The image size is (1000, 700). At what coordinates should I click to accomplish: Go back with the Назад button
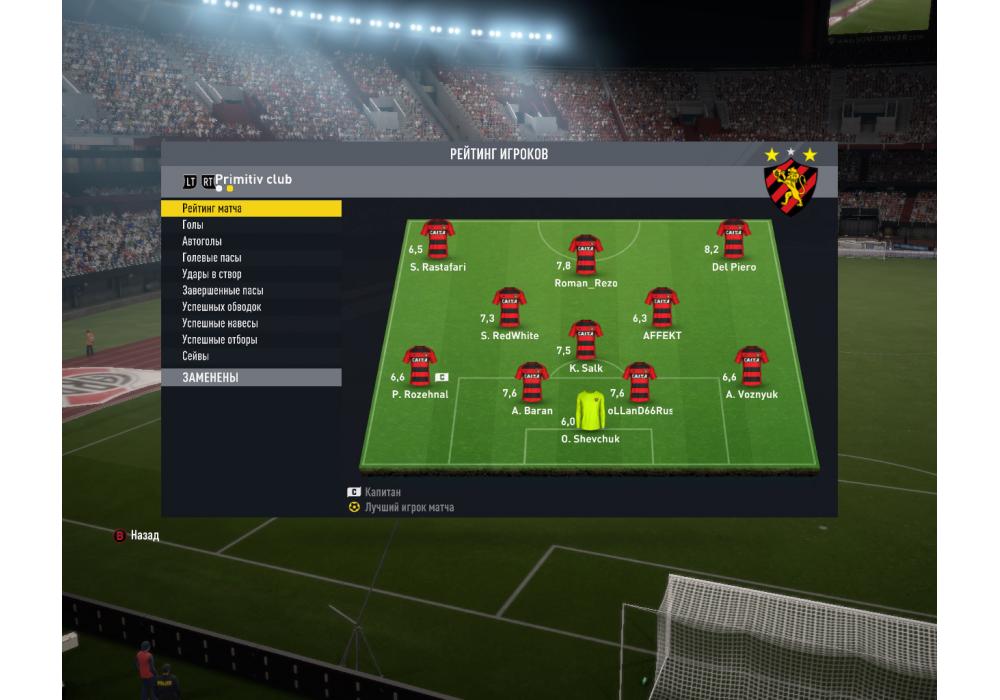[136, 536]
